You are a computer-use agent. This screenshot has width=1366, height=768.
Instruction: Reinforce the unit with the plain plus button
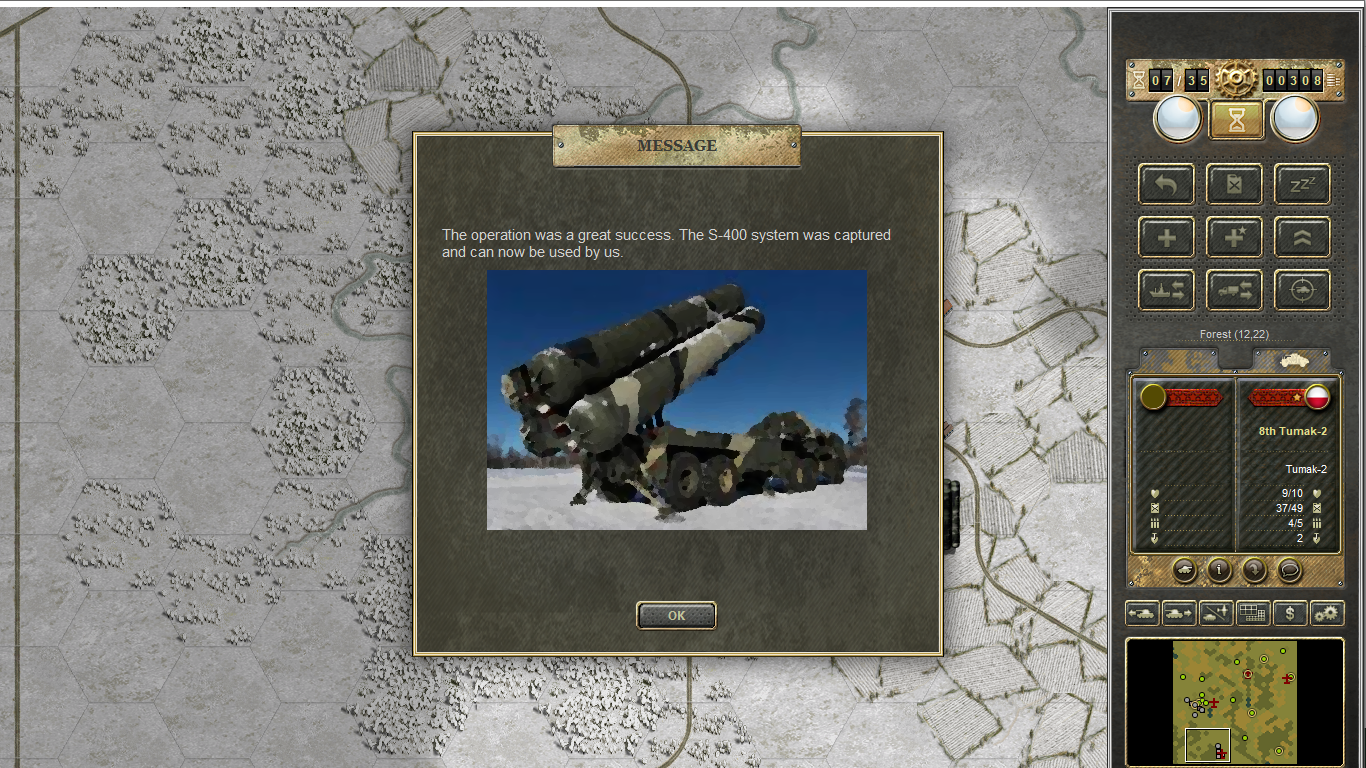tap(1166, 238)
